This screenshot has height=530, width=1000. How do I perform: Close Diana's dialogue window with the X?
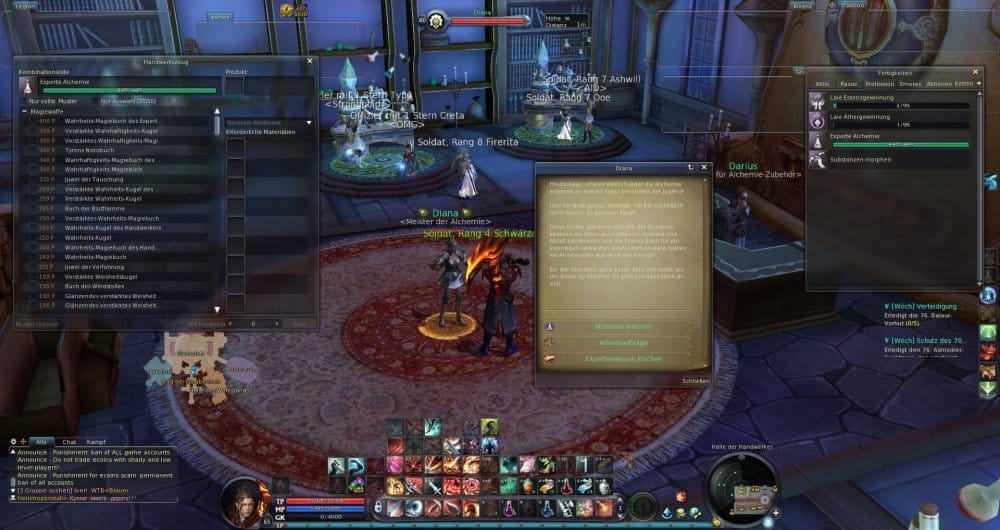(x=704, y=168)
